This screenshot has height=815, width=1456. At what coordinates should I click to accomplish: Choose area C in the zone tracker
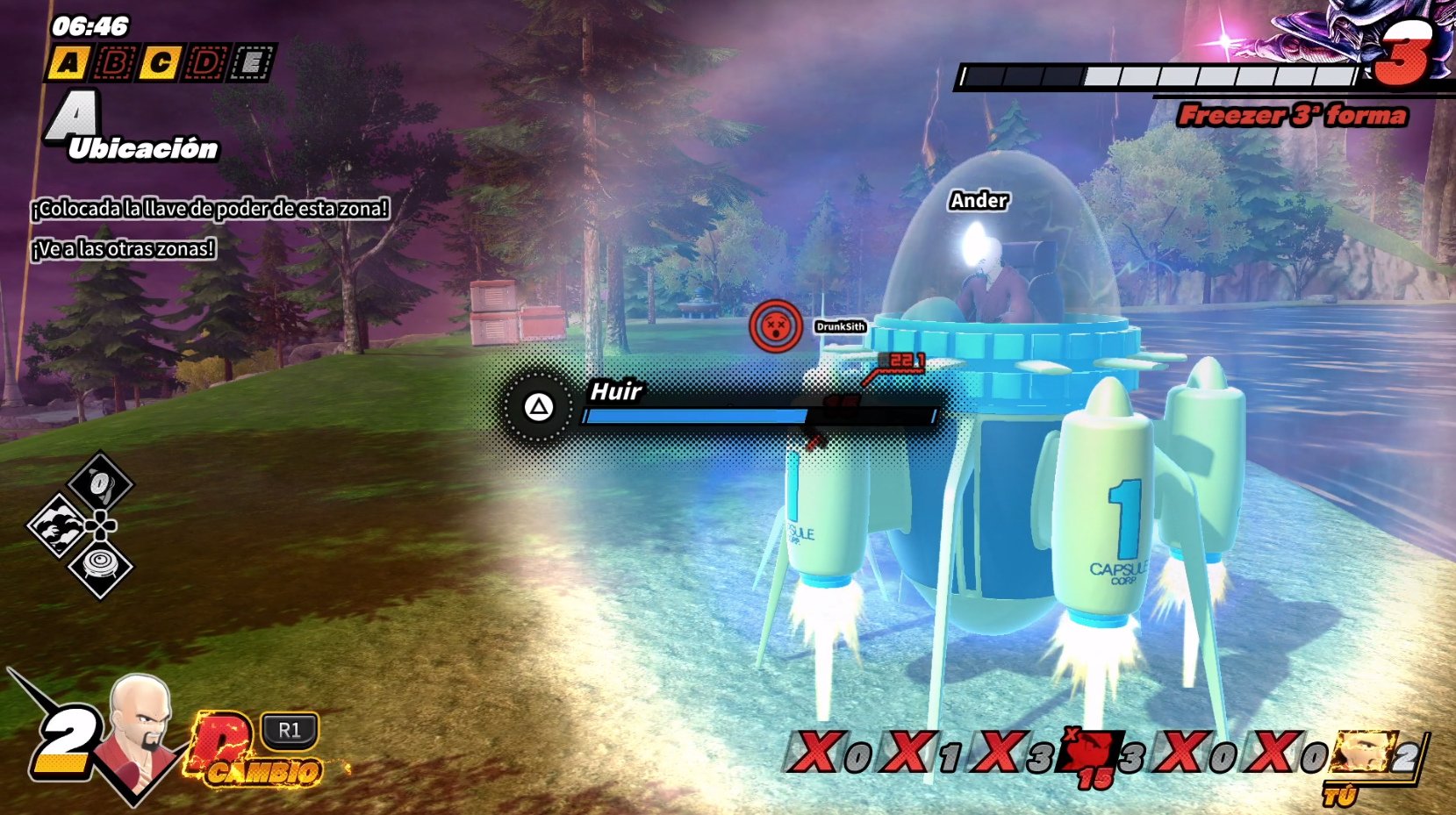(160, 63)
